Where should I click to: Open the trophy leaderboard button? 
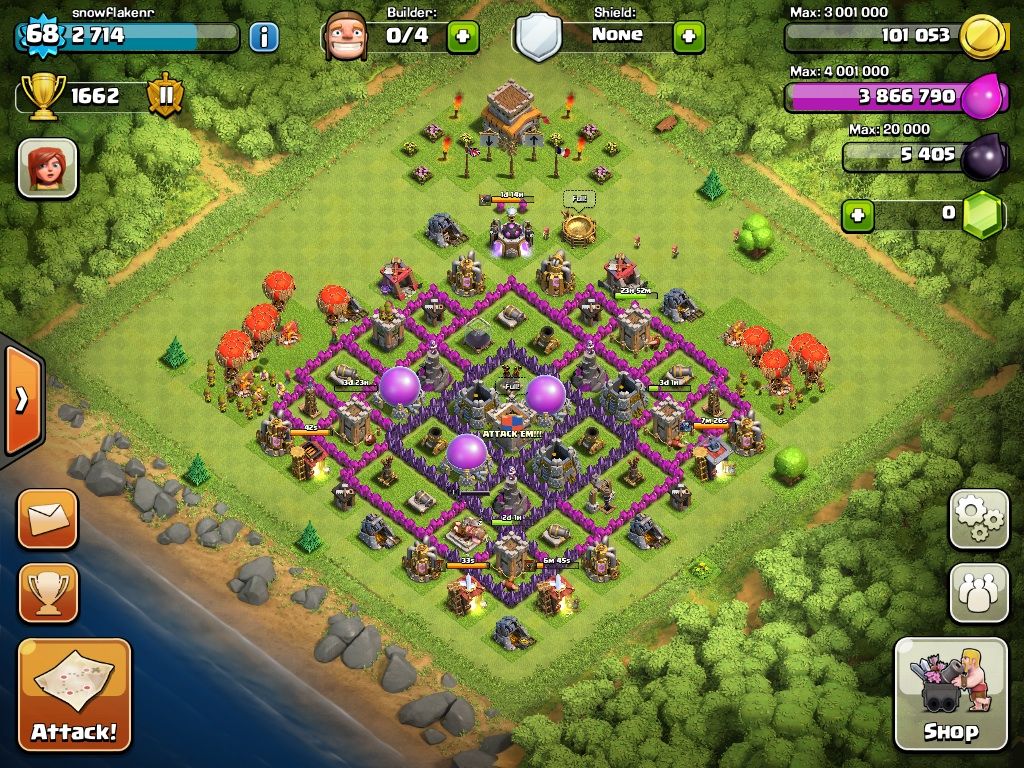click(x=47, y=593)
